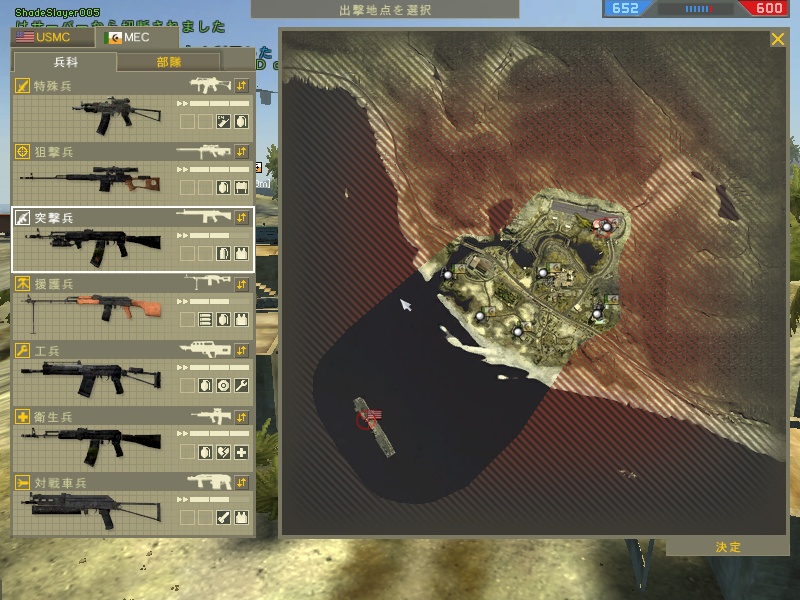Click the 特殊兵 weapon swap arrows icon
Screen dimensions: 800x600
click(241, 86)
